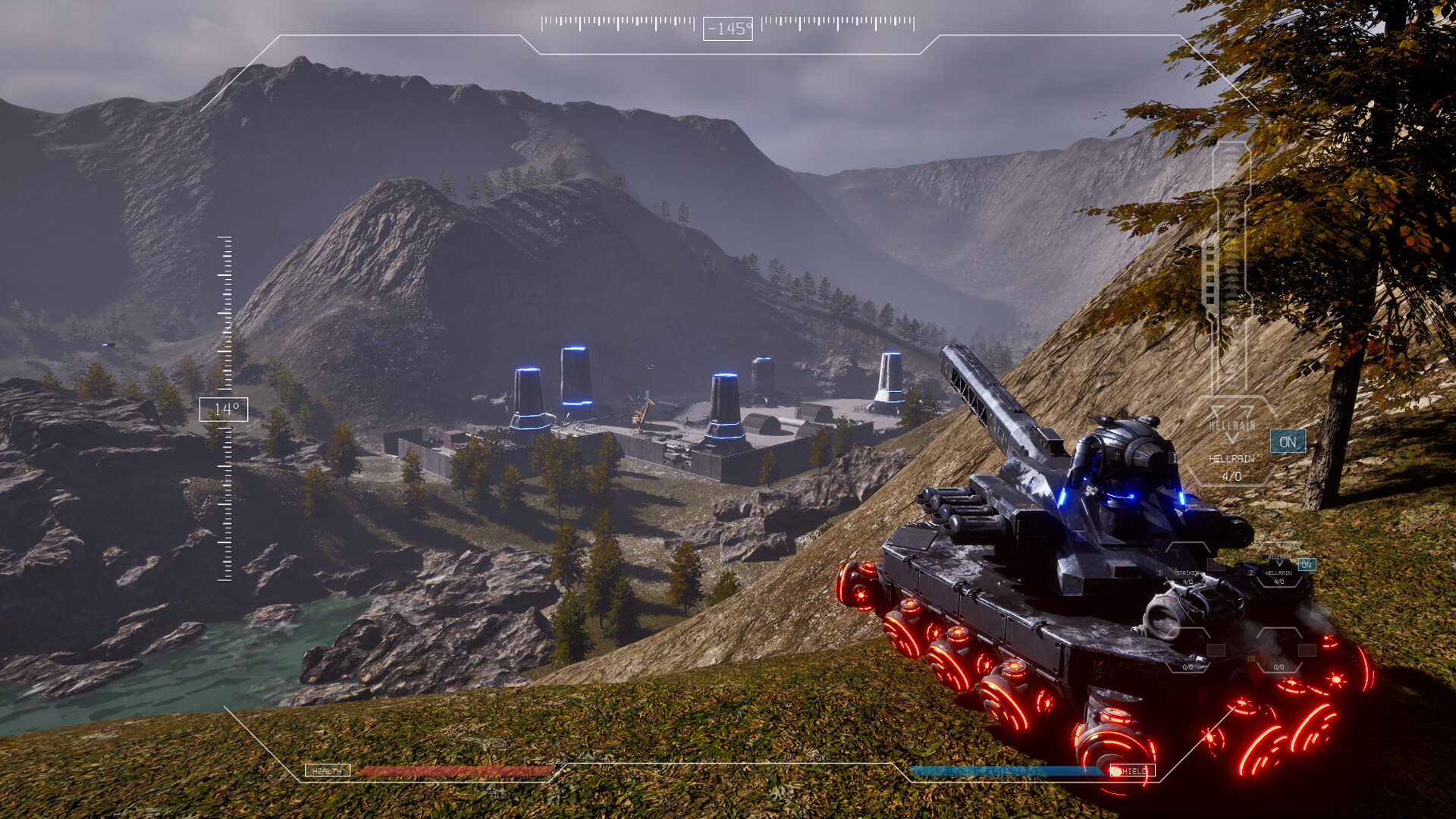1456x819 pixels.
Task: Open the Striker slot number 1 selector
Action: [1160, 572]
